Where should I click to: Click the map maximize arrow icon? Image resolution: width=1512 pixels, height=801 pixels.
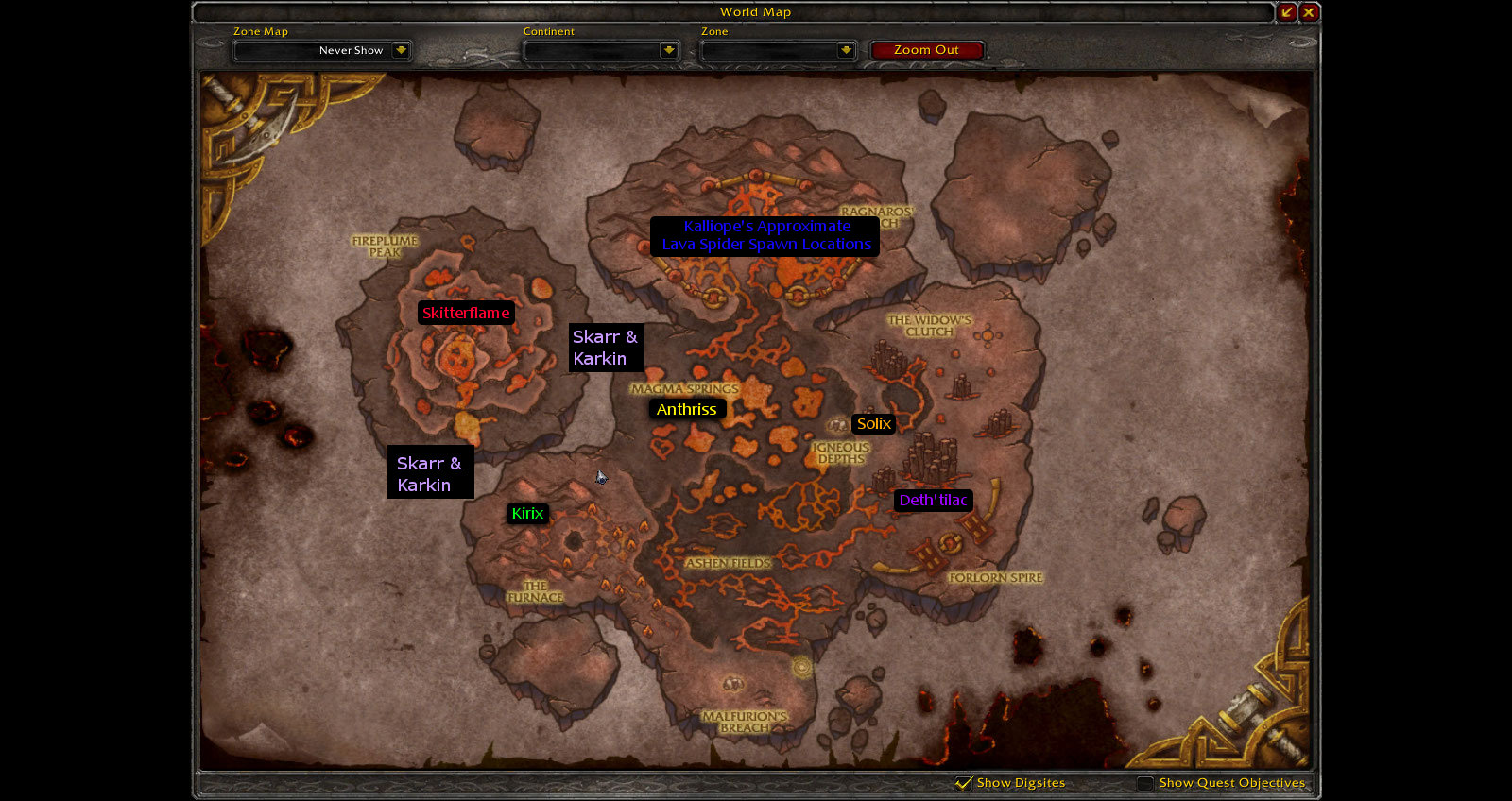coord(1287,12)
